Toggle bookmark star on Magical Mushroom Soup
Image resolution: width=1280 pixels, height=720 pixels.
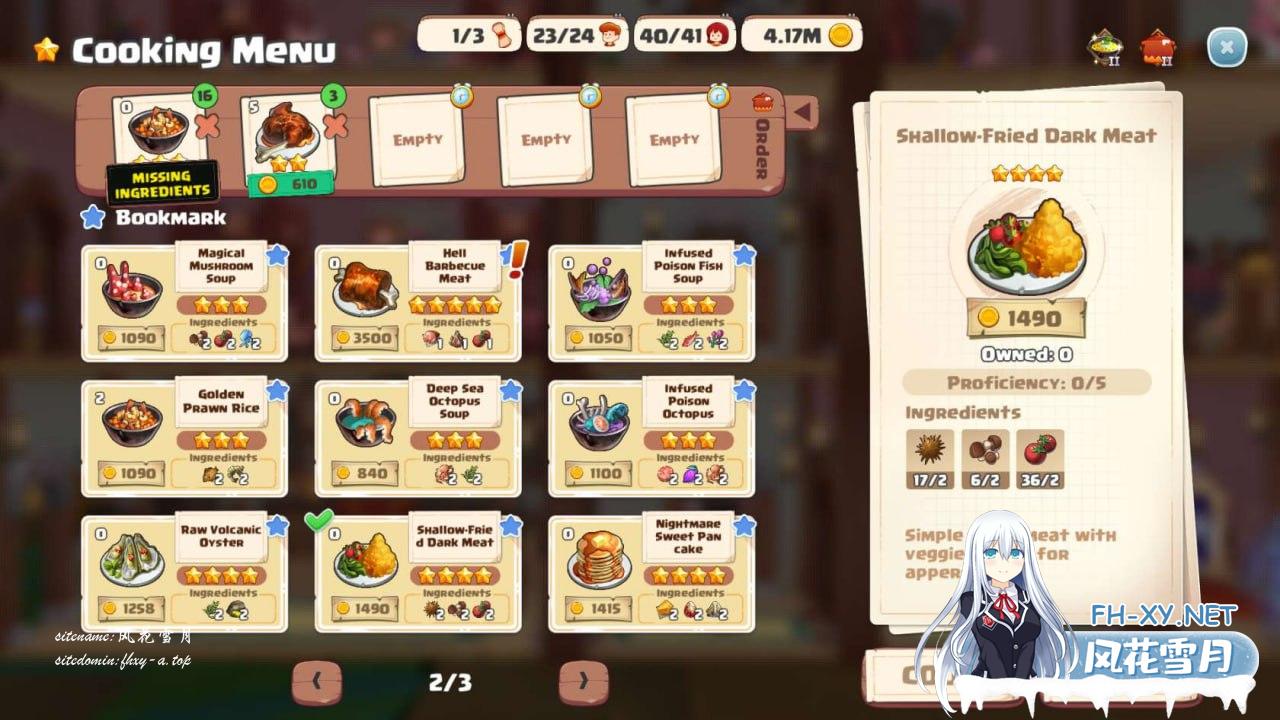click(277, 255)
